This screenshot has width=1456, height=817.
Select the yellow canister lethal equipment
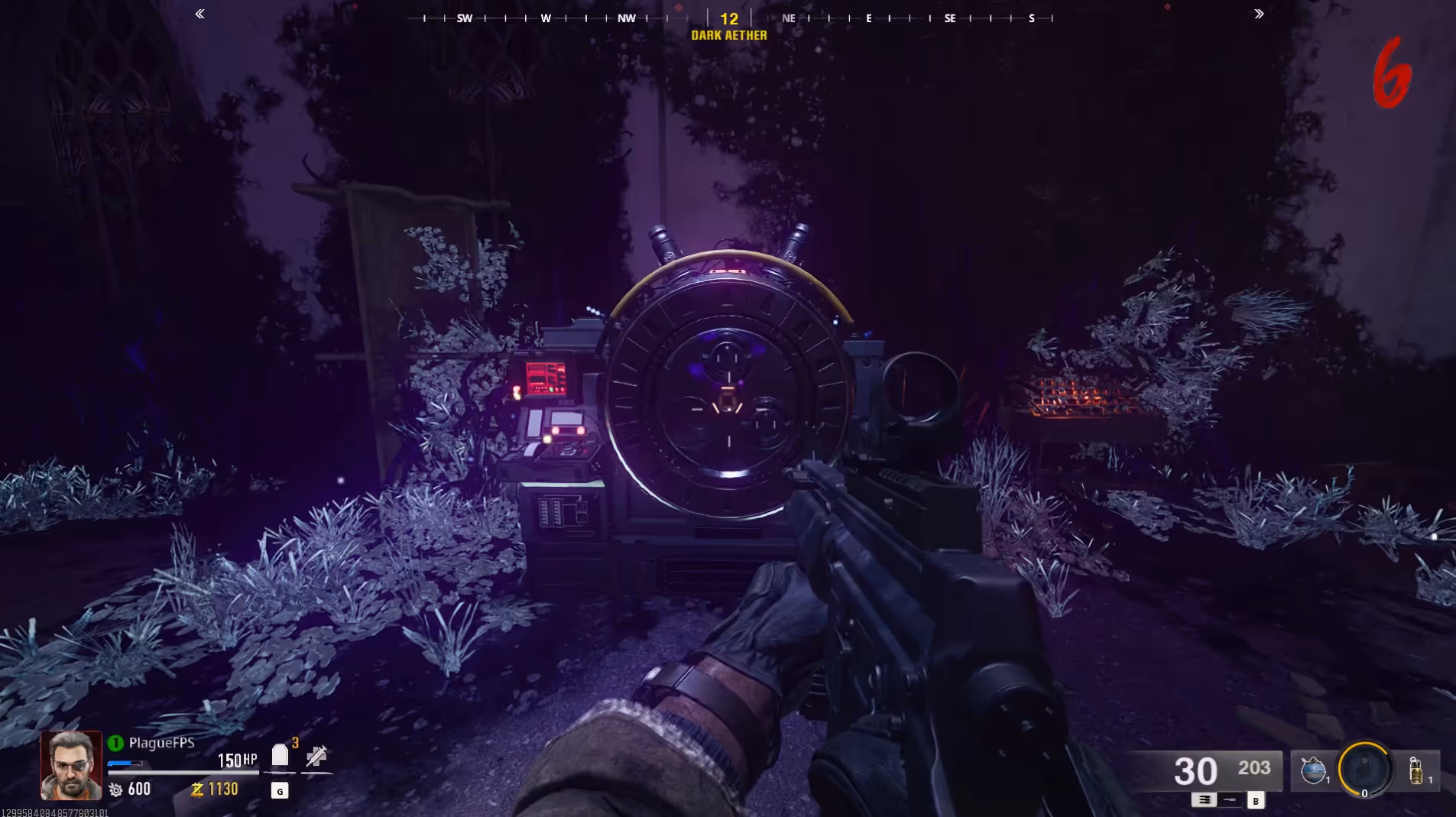tap(1415, 770)
